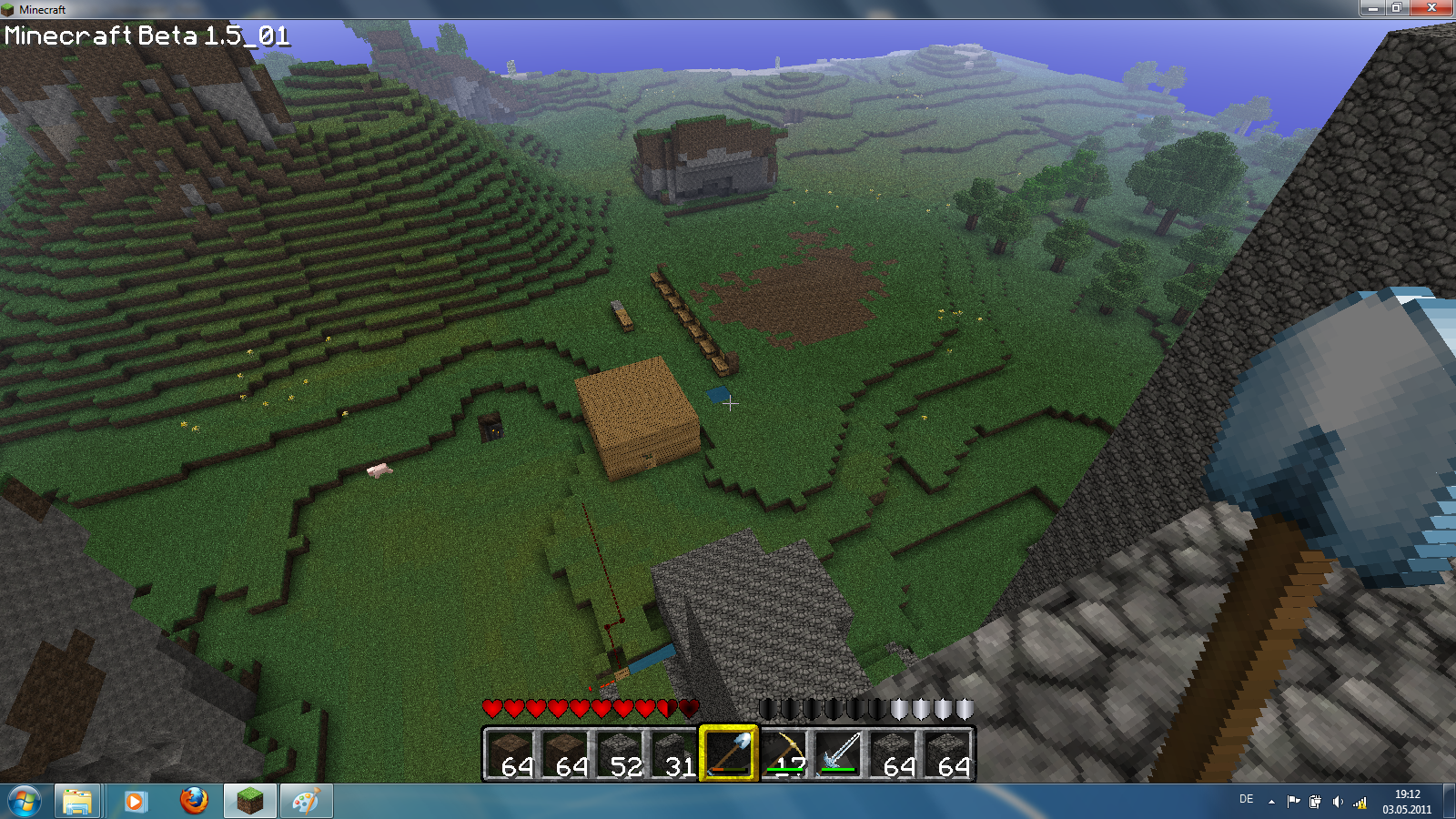
Task: Select the cobblestone stack of 31
Action: pyautogui.click(x=673, y=753)
